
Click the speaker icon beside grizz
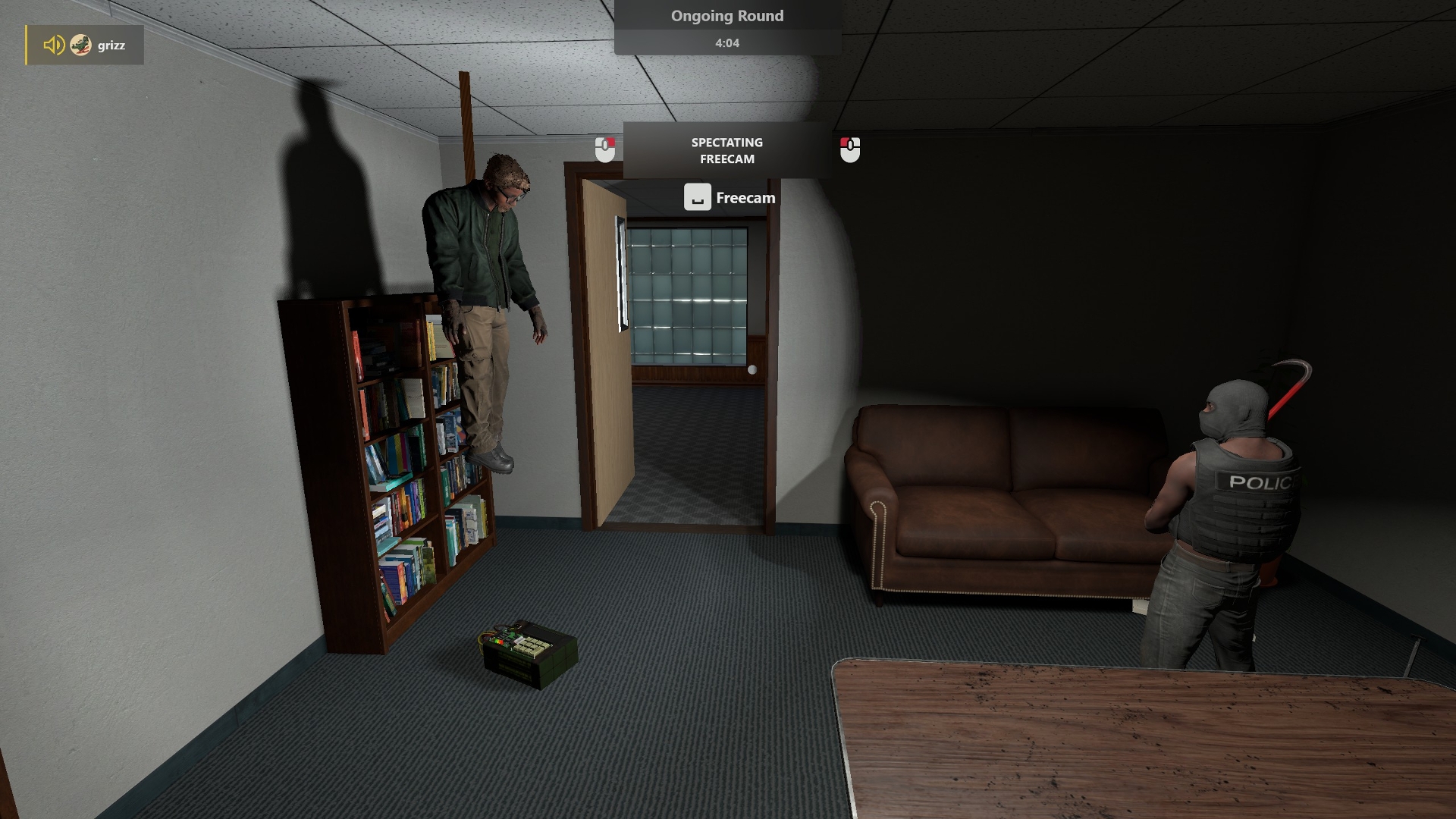pos(53,45)
